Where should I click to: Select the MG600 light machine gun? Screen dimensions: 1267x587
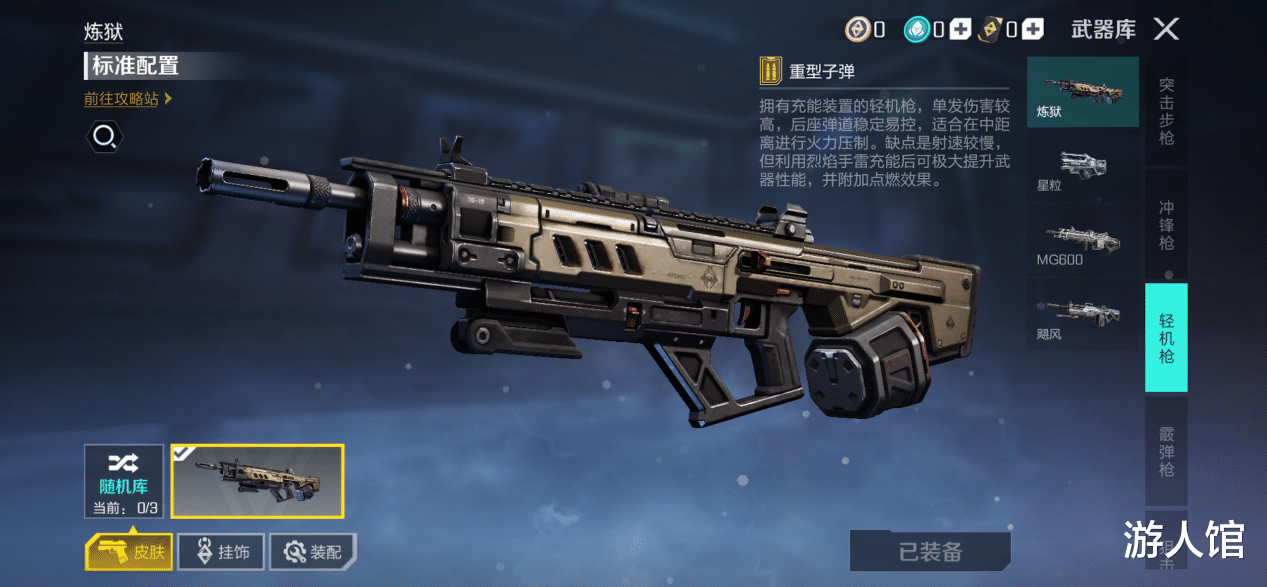(1083, 241)
